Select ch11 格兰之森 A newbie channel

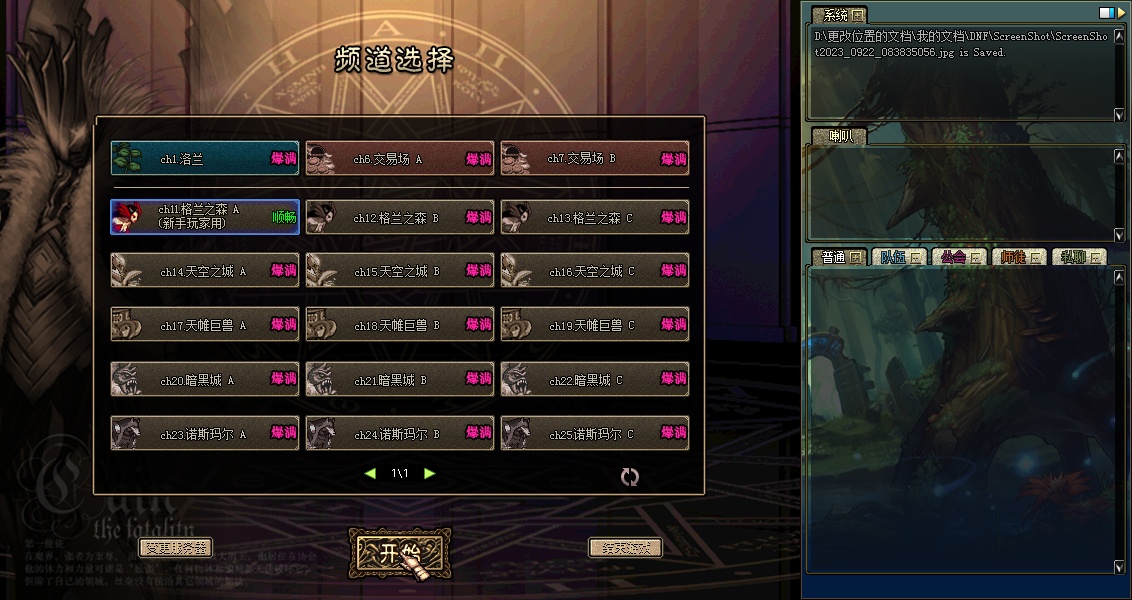204,217
